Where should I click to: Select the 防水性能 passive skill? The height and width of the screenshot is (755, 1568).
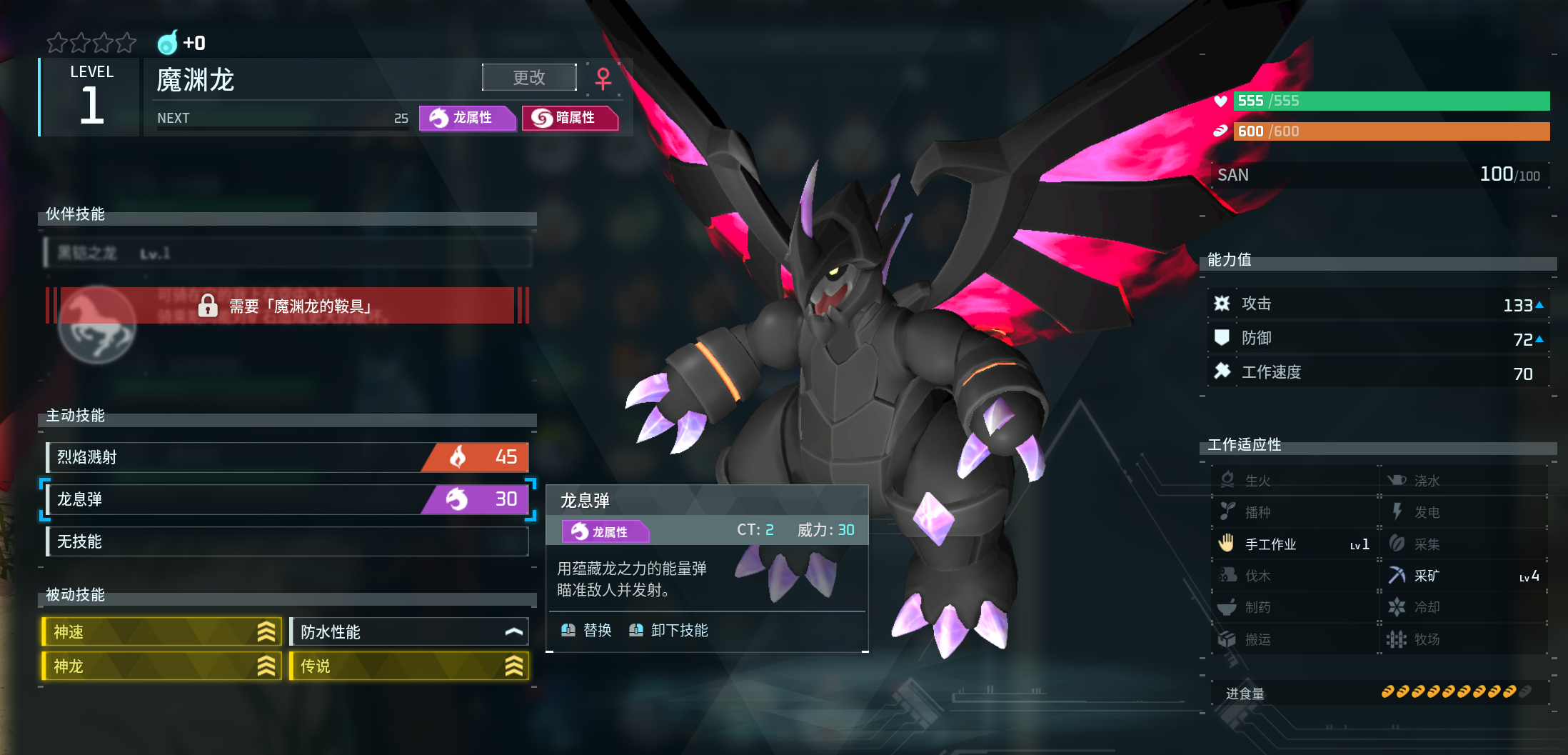(409, 631)
